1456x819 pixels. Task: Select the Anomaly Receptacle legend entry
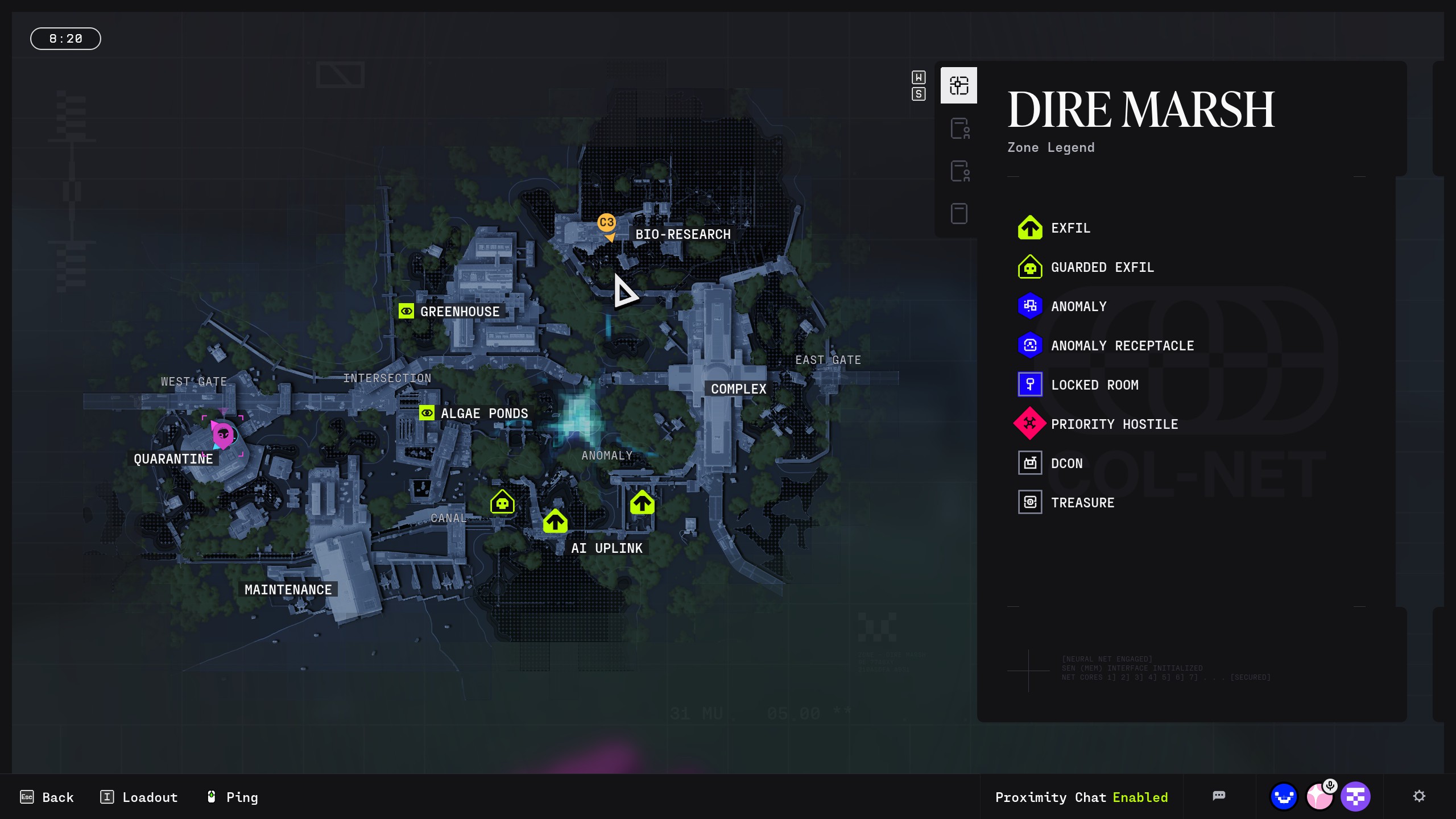[1122, 346]
